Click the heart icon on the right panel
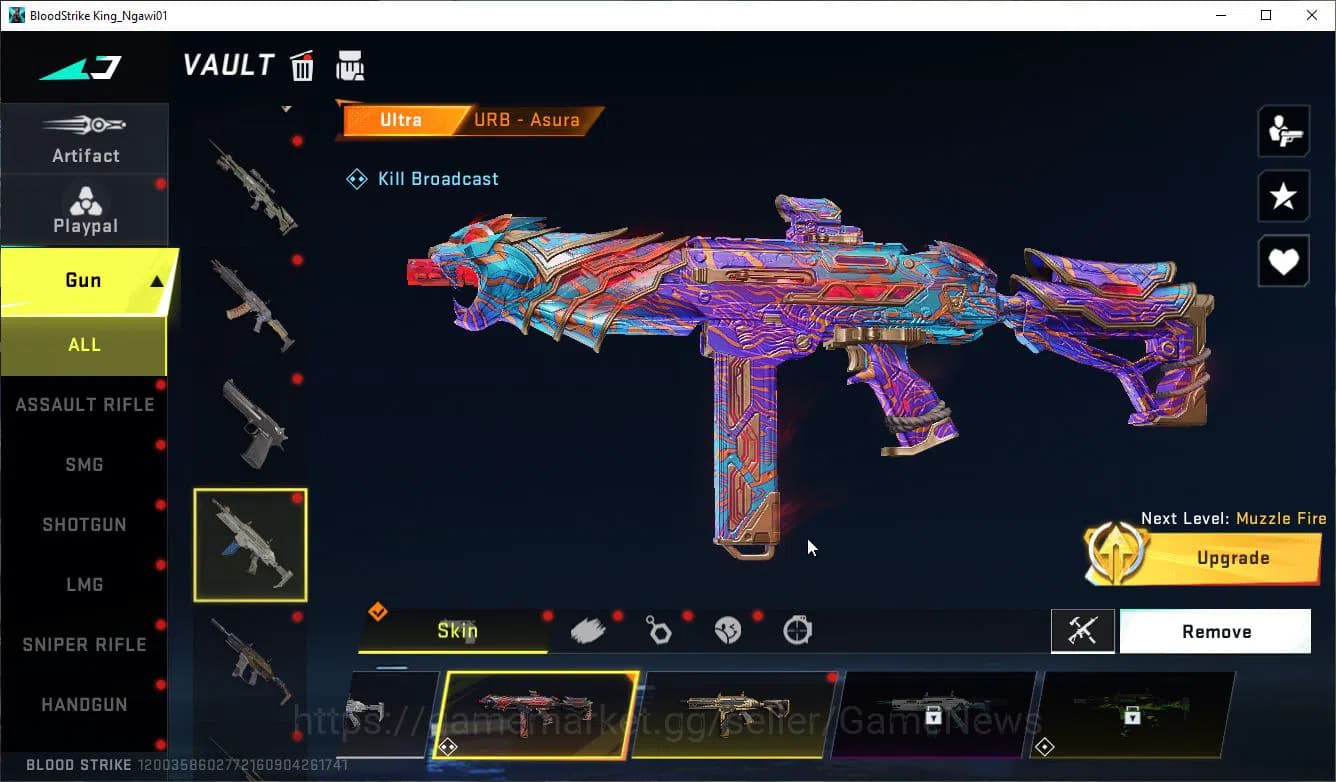 [x=1283, y=261]
